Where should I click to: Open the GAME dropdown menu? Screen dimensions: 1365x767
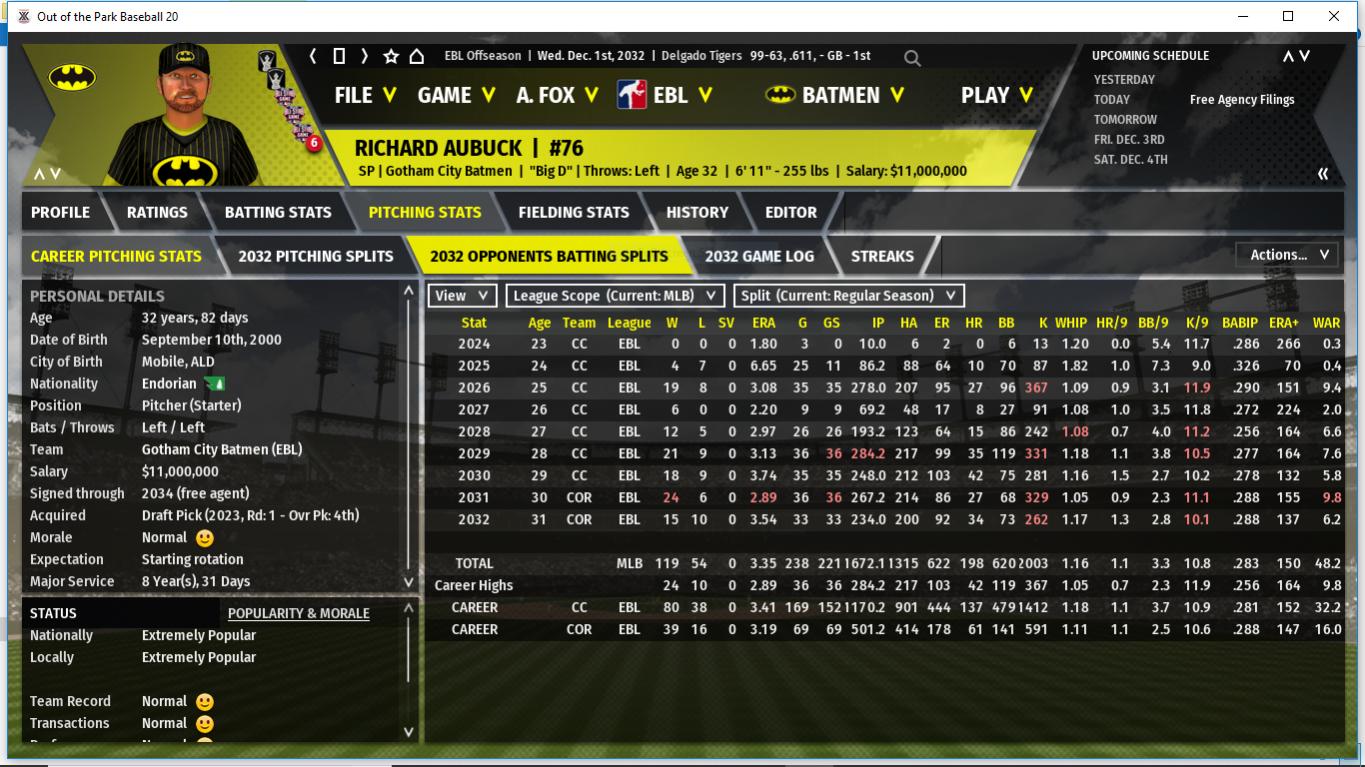[x=456, y=95]
